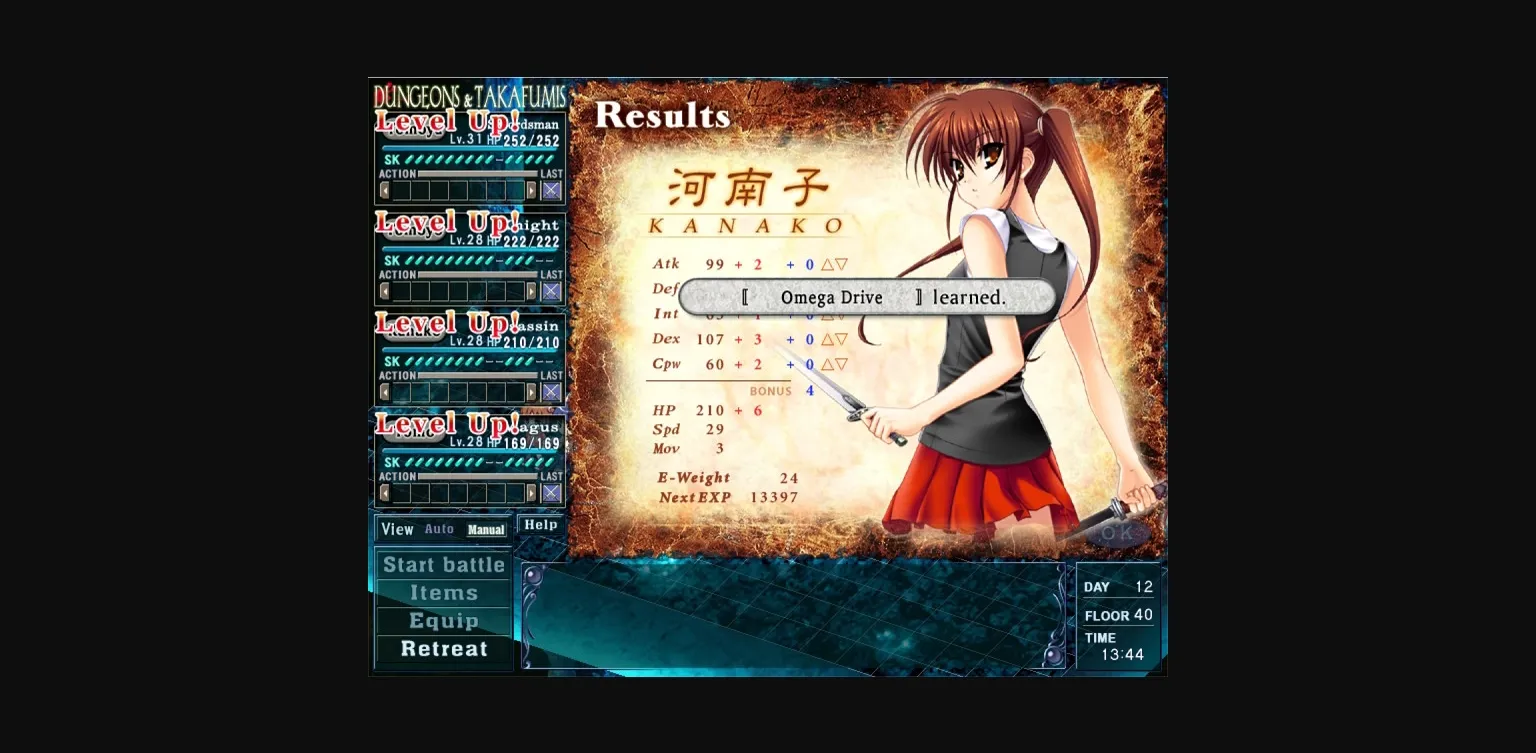Dismiss the Omega Drive learned message
The image size is (1536, 753).
(864, 297)
